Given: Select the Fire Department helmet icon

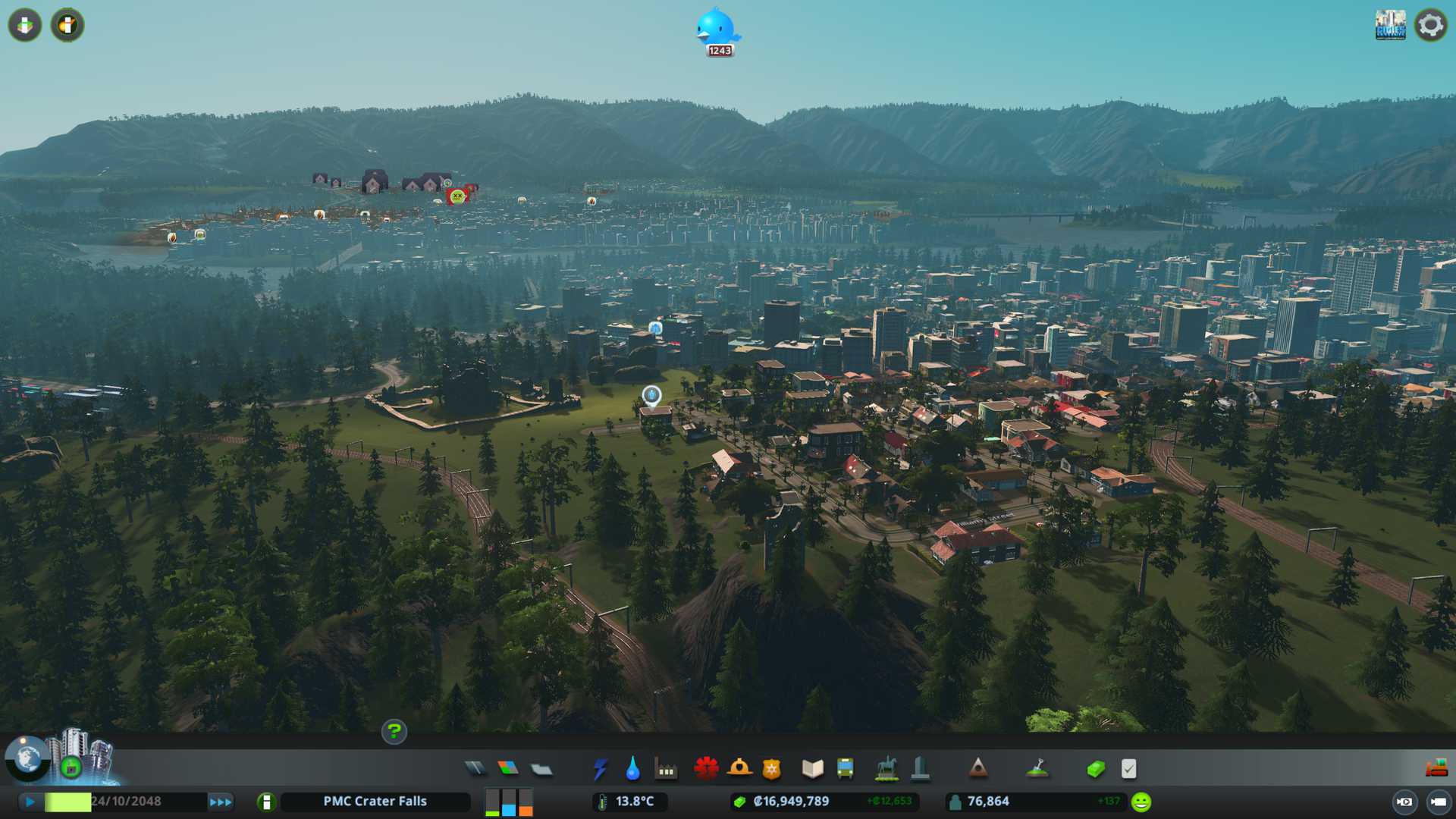Looking at the screenshot, I should point(739,769).
